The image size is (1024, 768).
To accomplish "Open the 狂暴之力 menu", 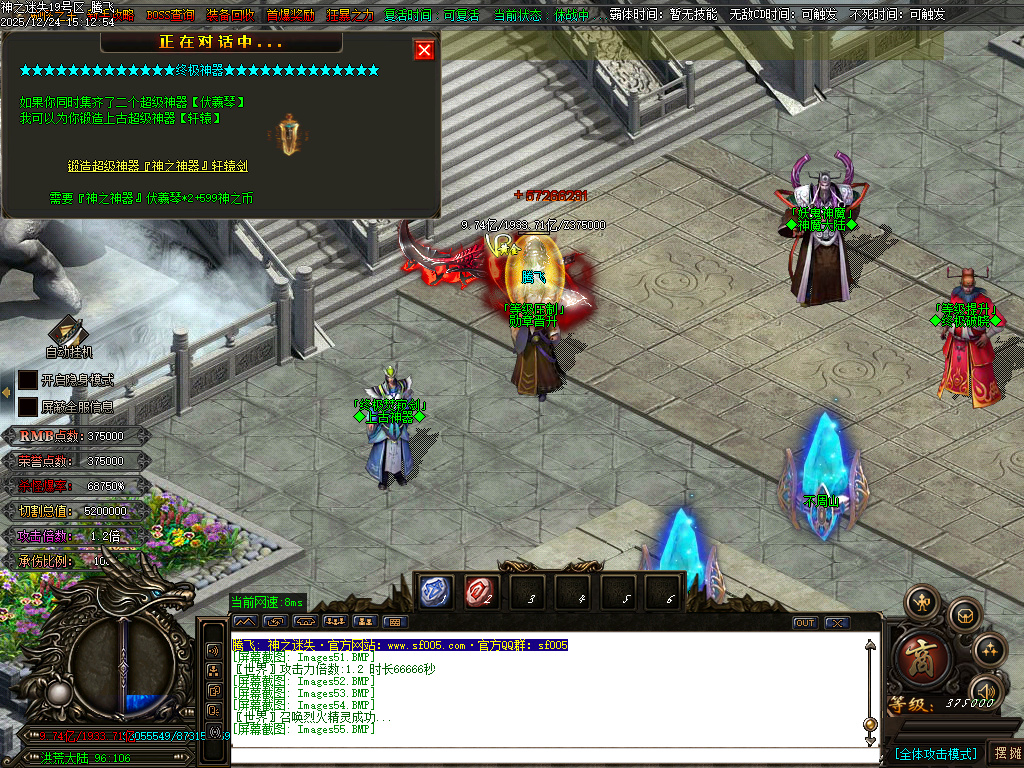I will (x=350, y=15).
